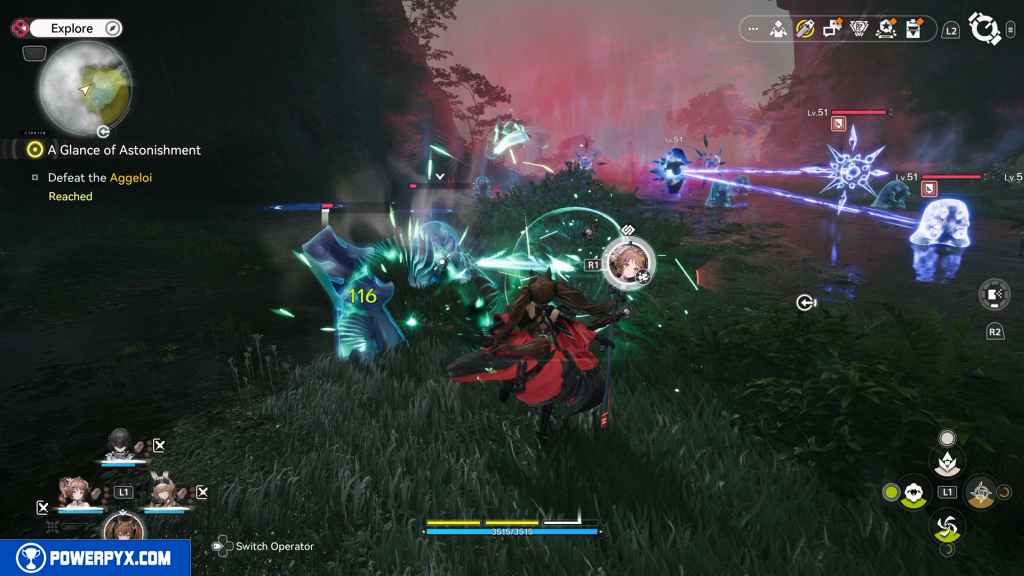
Task: Select the active operator portrait in the ring
Action: [x=628, y=260]
